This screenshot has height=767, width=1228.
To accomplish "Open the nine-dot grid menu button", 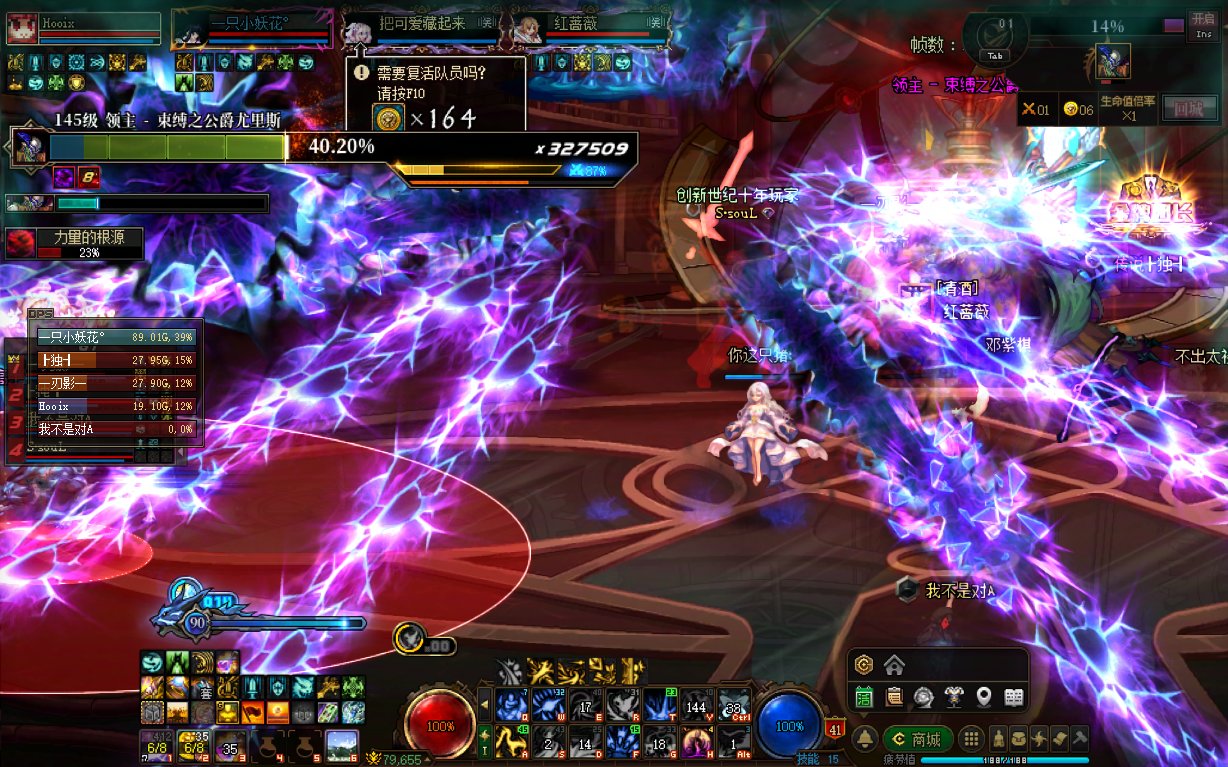I will tap(971, 740).
